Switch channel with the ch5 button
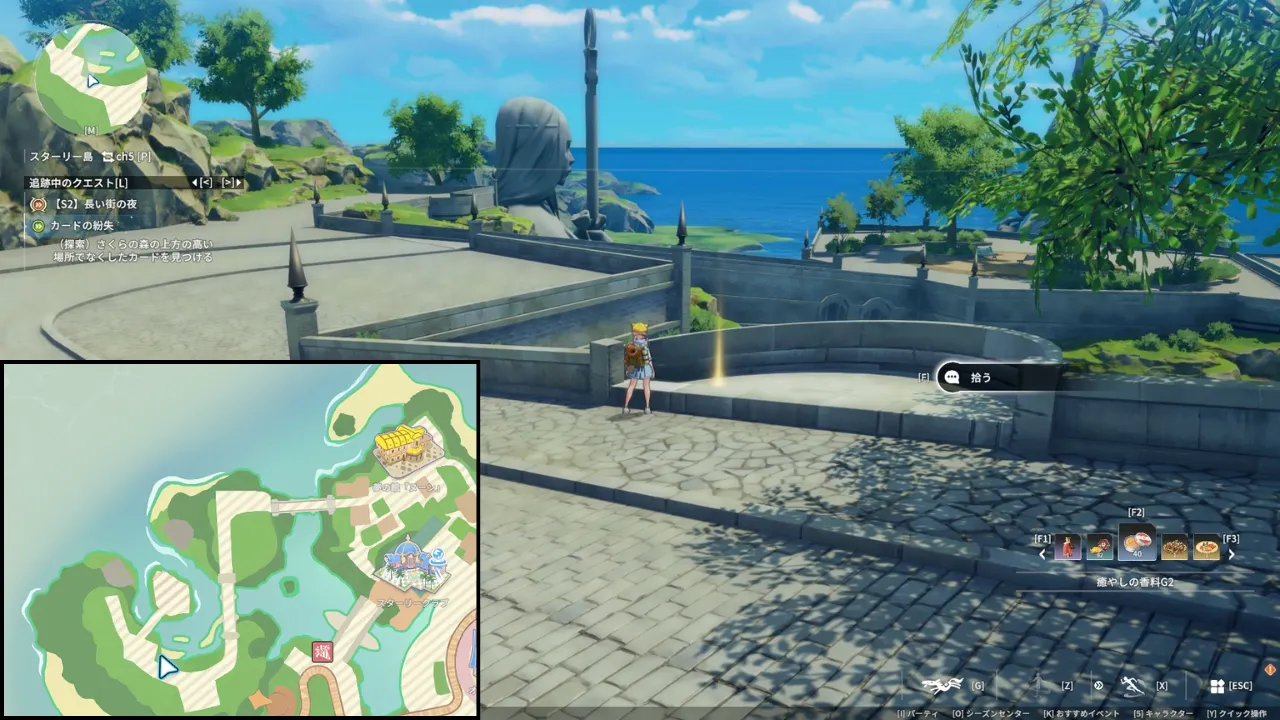Image resolution: width=1280 pixels, height=720 pixels. pos(118,157)
